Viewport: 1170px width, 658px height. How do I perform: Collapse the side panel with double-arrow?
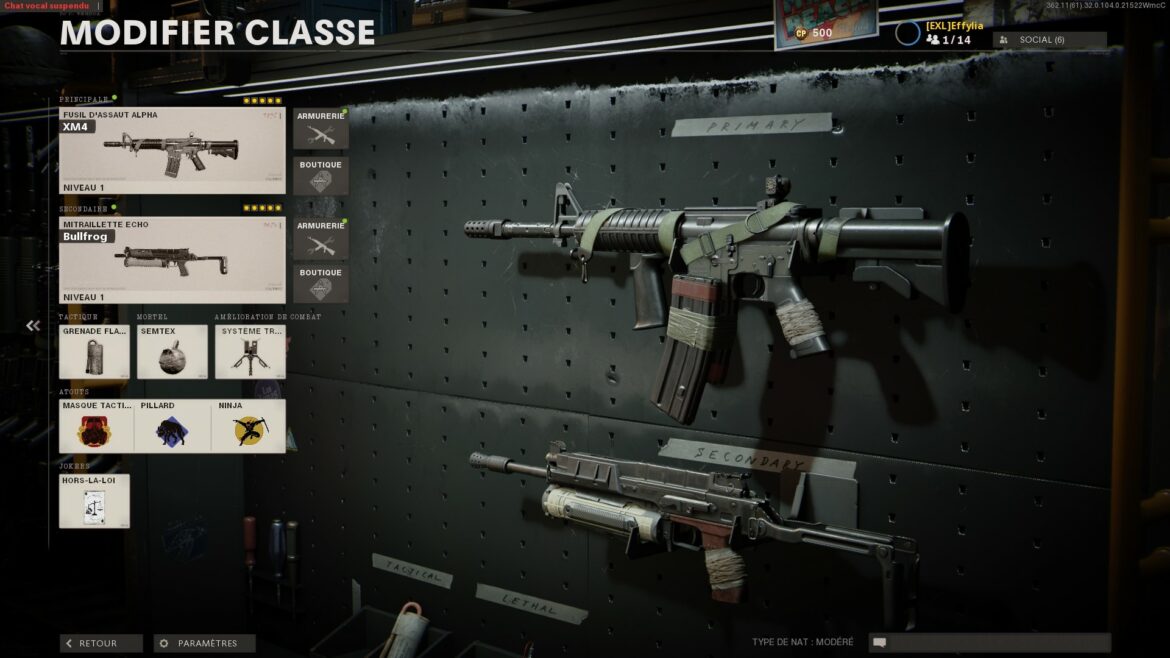click(33, 326)
